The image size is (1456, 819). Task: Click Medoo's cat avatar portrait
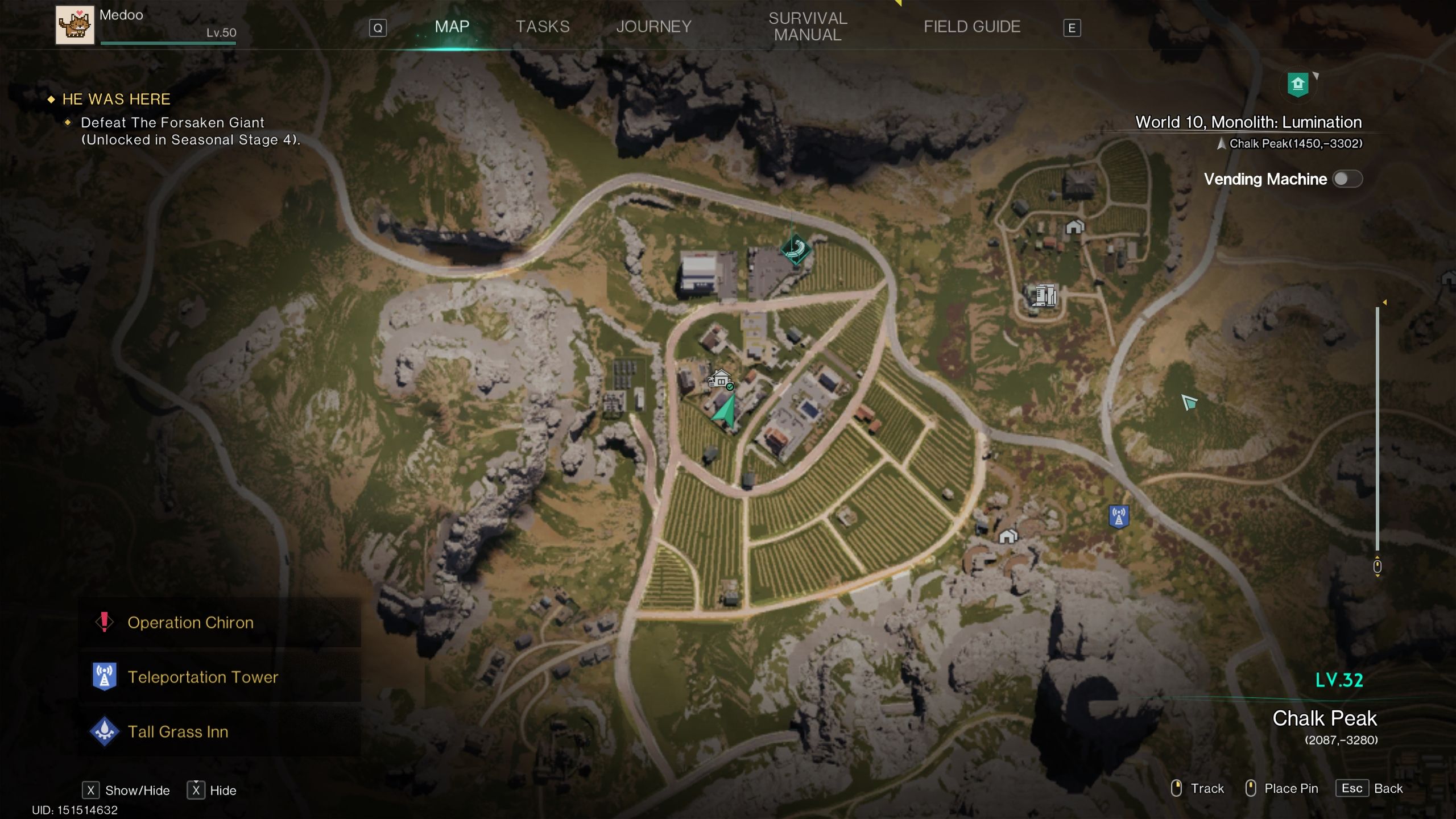75,25
